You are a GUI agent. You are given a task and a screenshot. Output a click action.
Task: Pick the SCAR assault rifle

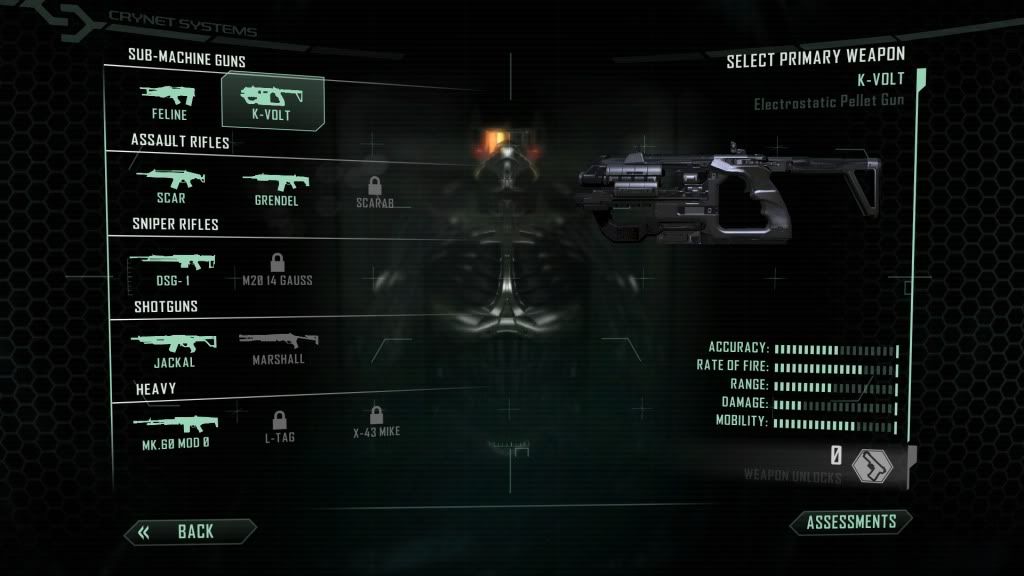coord(168,186)
